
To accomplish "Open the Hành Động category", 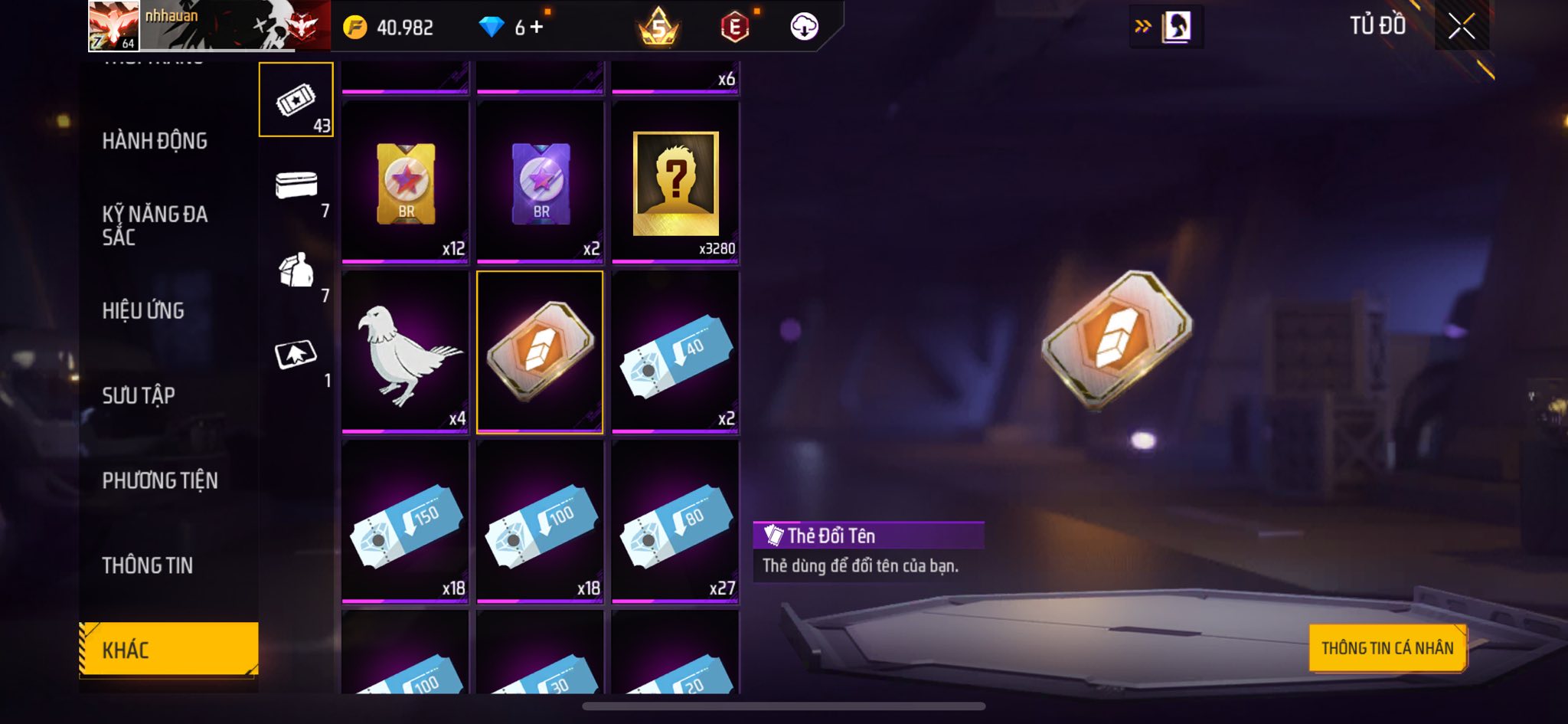I will [x=155, y=141].
